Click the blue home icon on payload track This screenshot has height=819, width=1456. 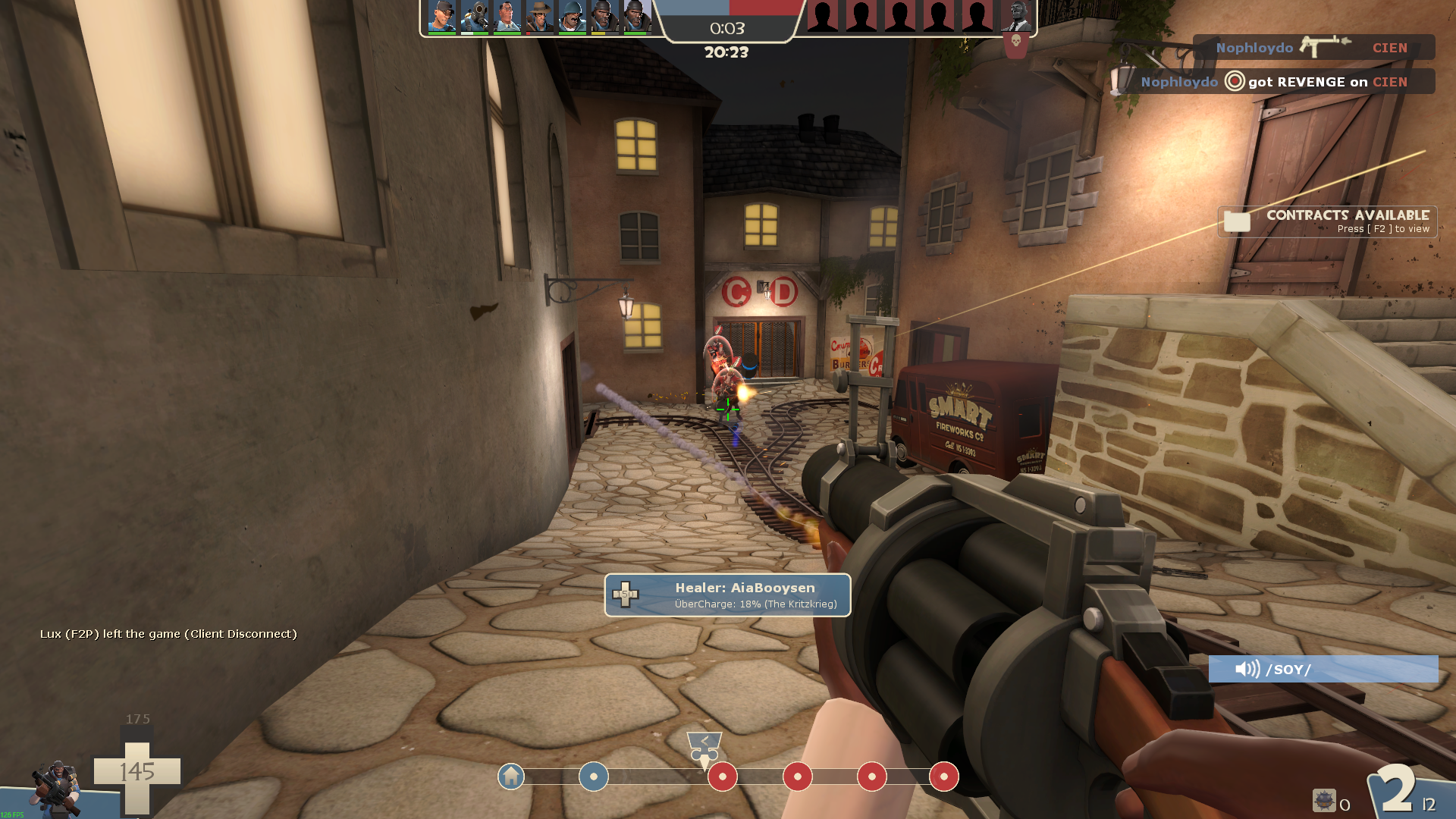tap(511, 777)
